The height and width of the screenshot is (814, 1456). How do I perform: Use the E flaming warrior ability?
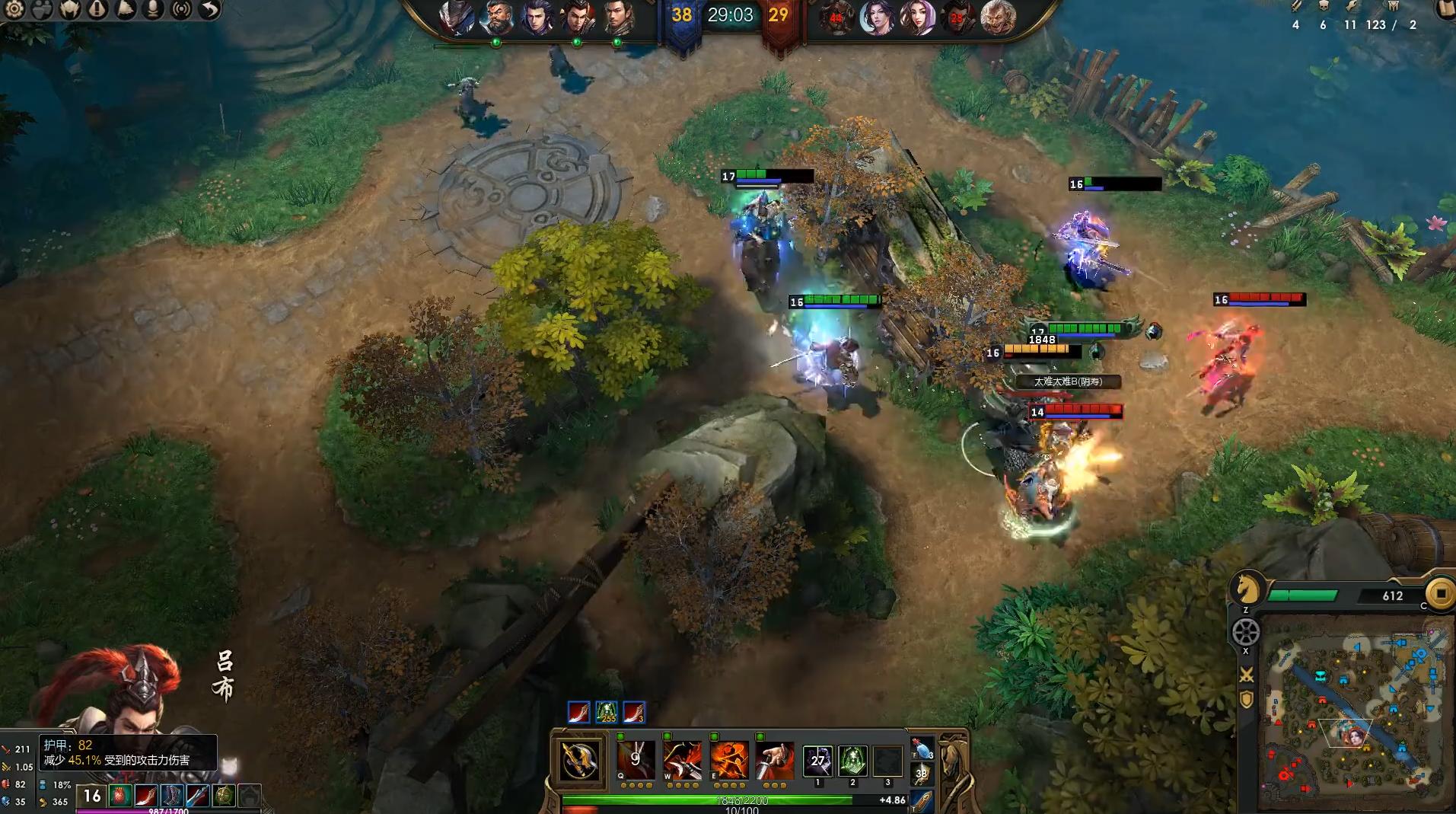pos(729,759)
